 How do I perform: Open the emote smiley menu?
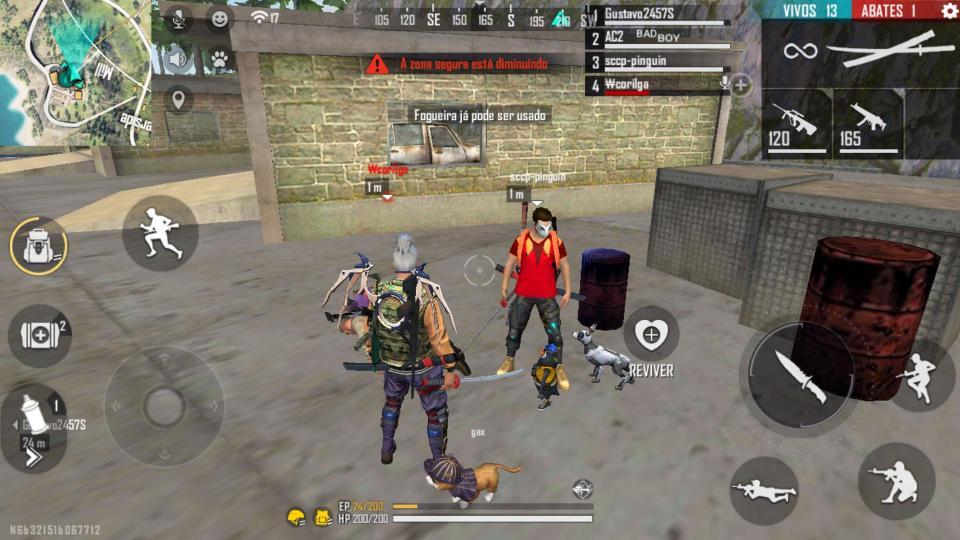219,17
